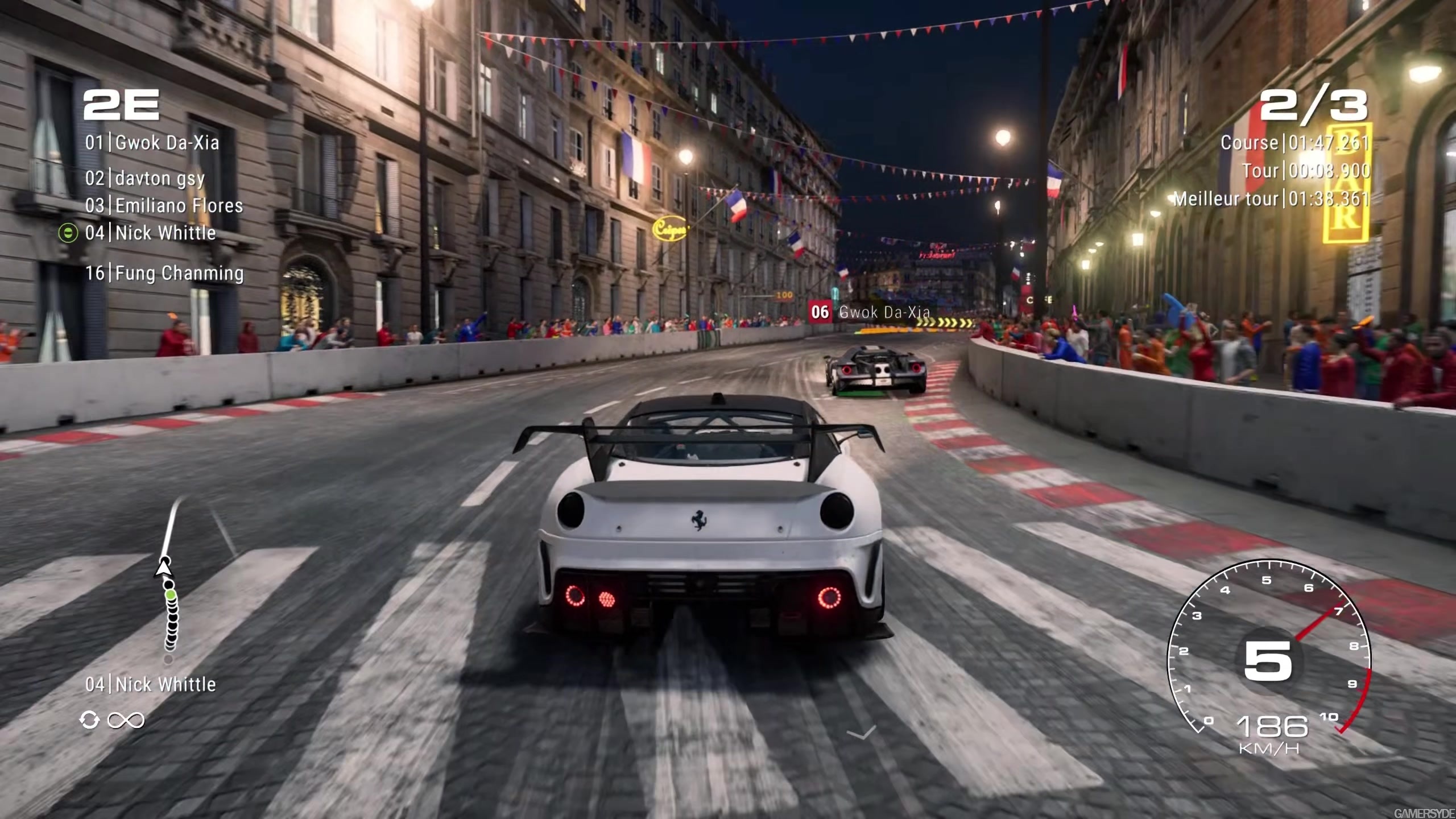Select Nick Whittle's row in the standings list
This screenshot has height=819, width=1456.
(x=151, y=233)
